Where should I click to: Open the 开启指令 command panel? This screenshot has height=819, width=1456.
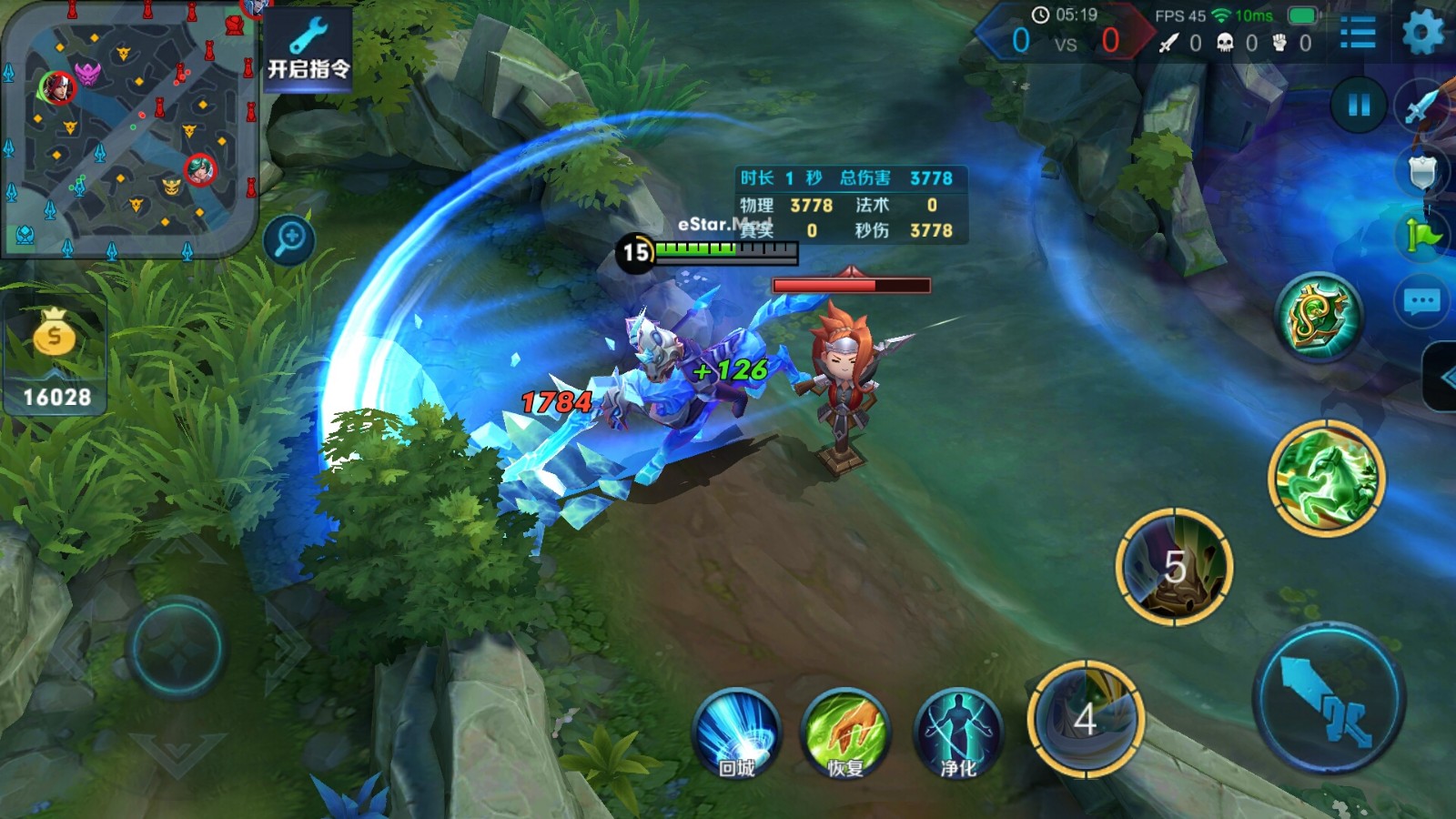[x=308, y=50]
